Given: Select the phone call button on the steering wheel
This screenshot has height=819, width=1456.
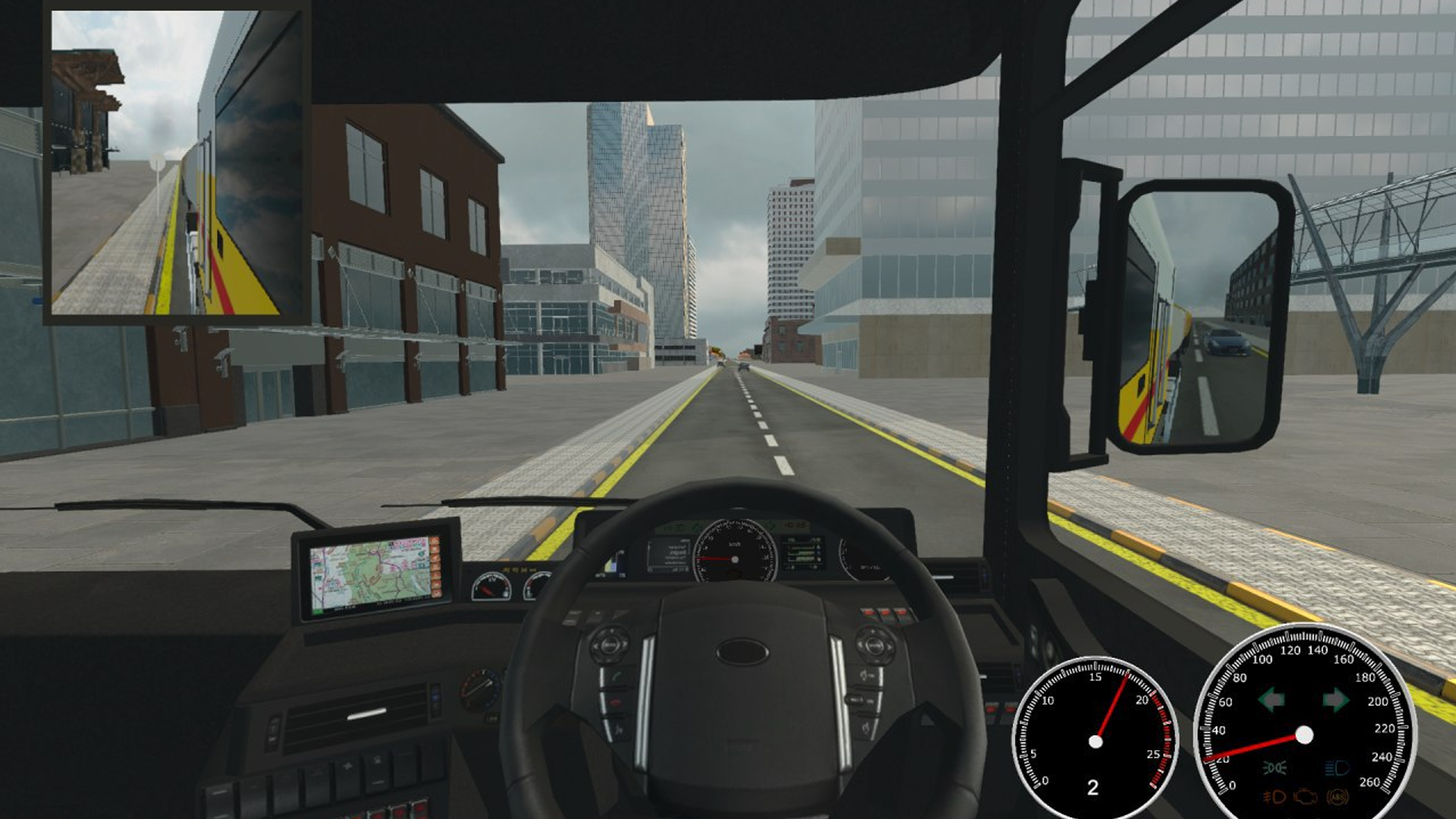Looking at the screenshot, I should pos(617,676).
